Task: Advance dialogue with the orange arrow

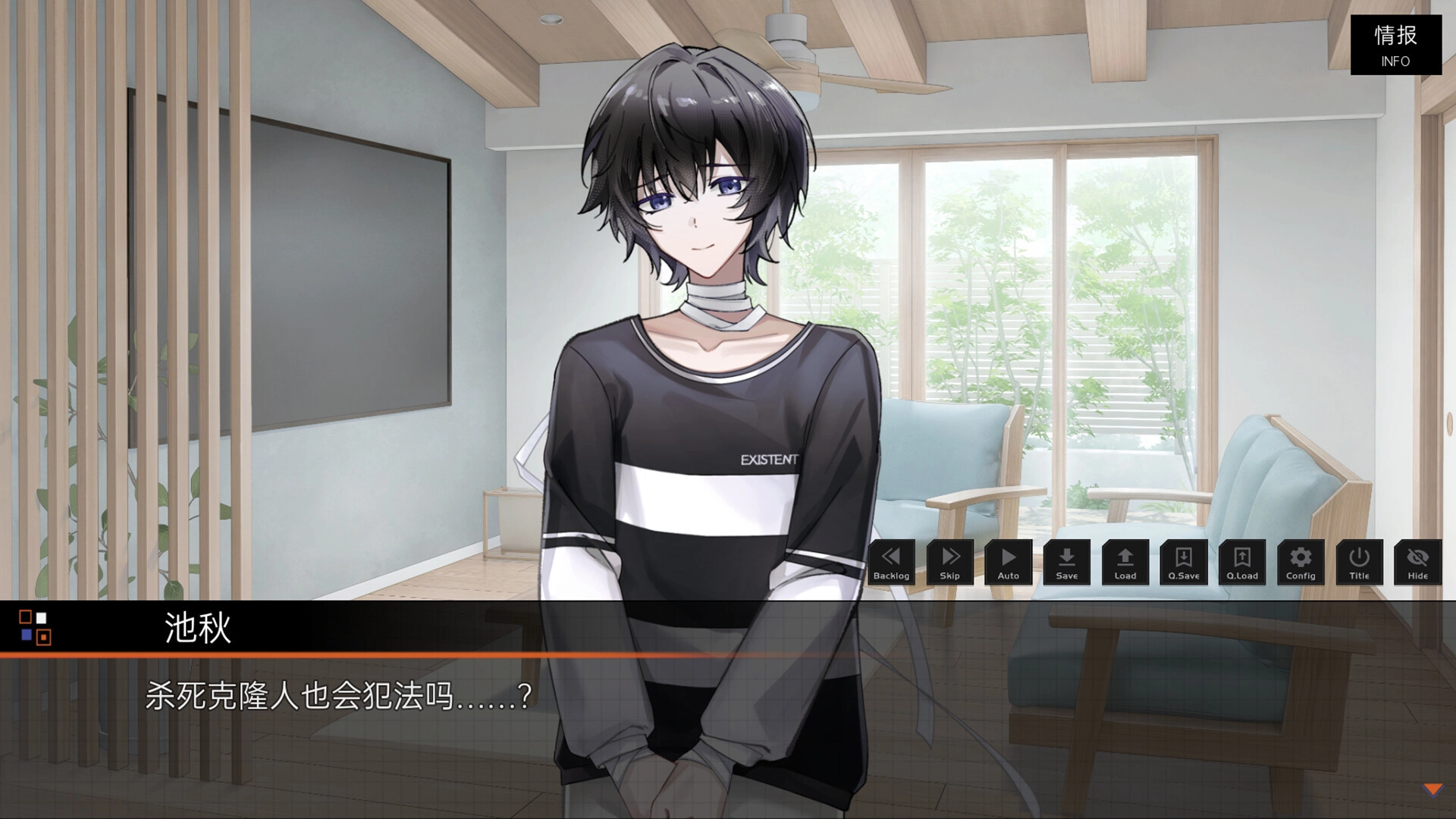Action: tap(1432, 790)
